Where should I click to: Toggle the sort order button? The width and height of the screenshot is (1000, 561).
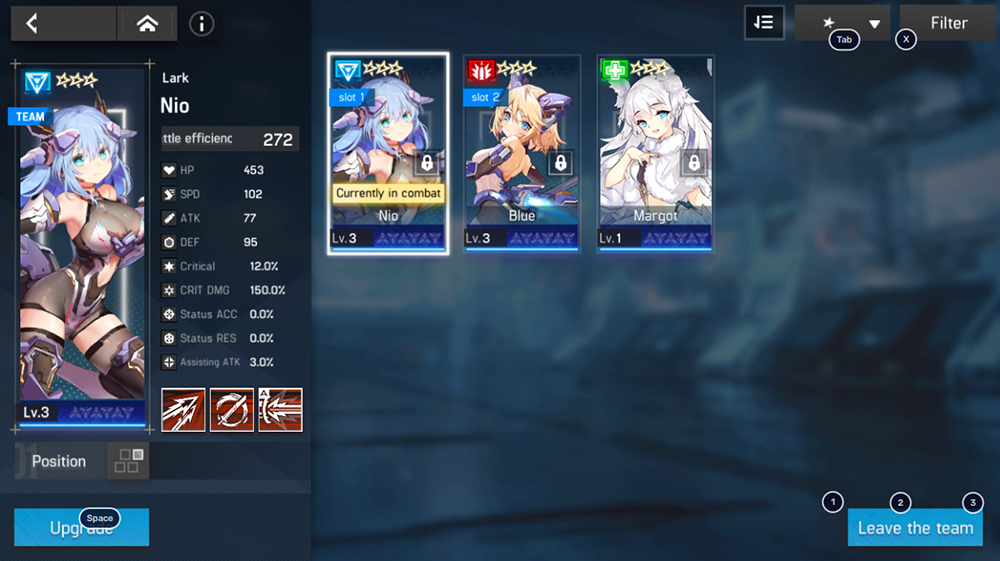click(x=764, y=23)
